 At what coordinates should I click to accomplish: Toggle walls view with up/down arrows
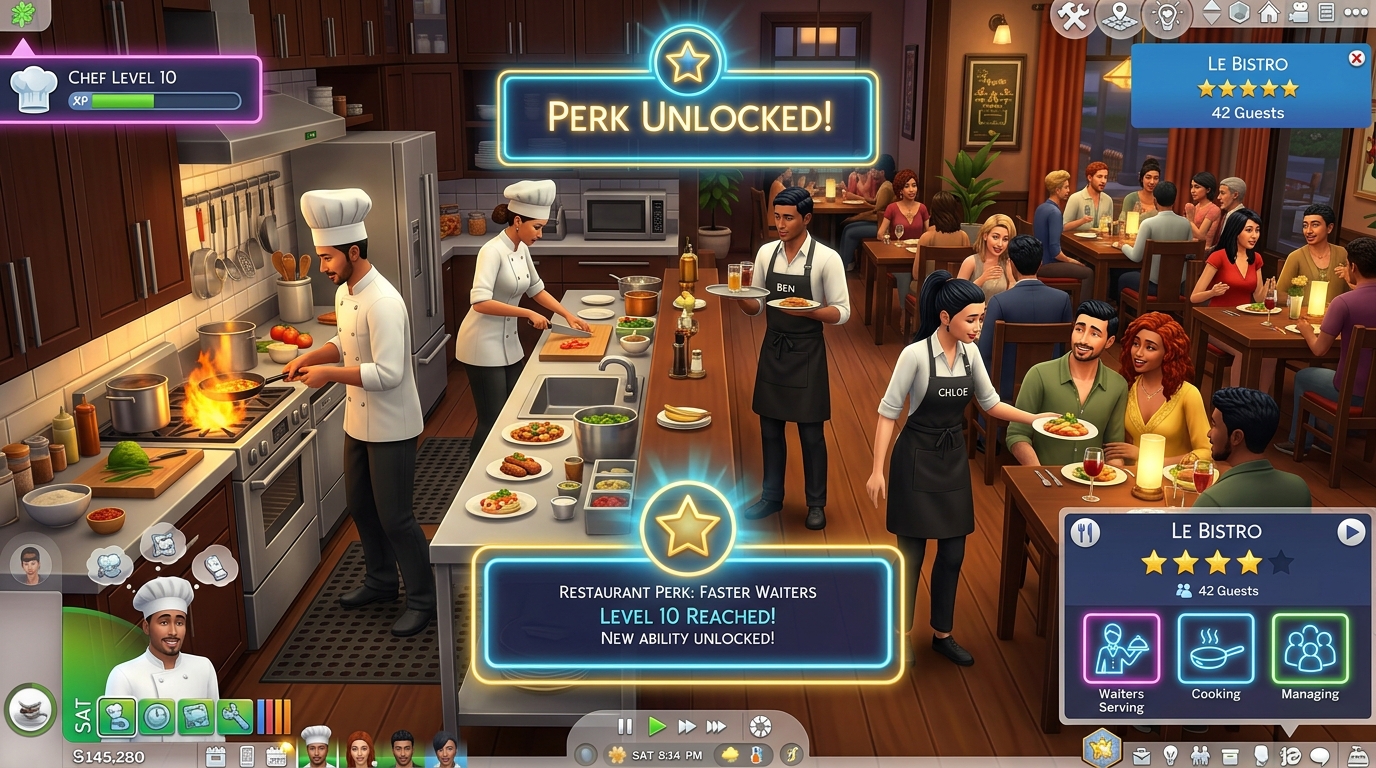pos(1213,13)
